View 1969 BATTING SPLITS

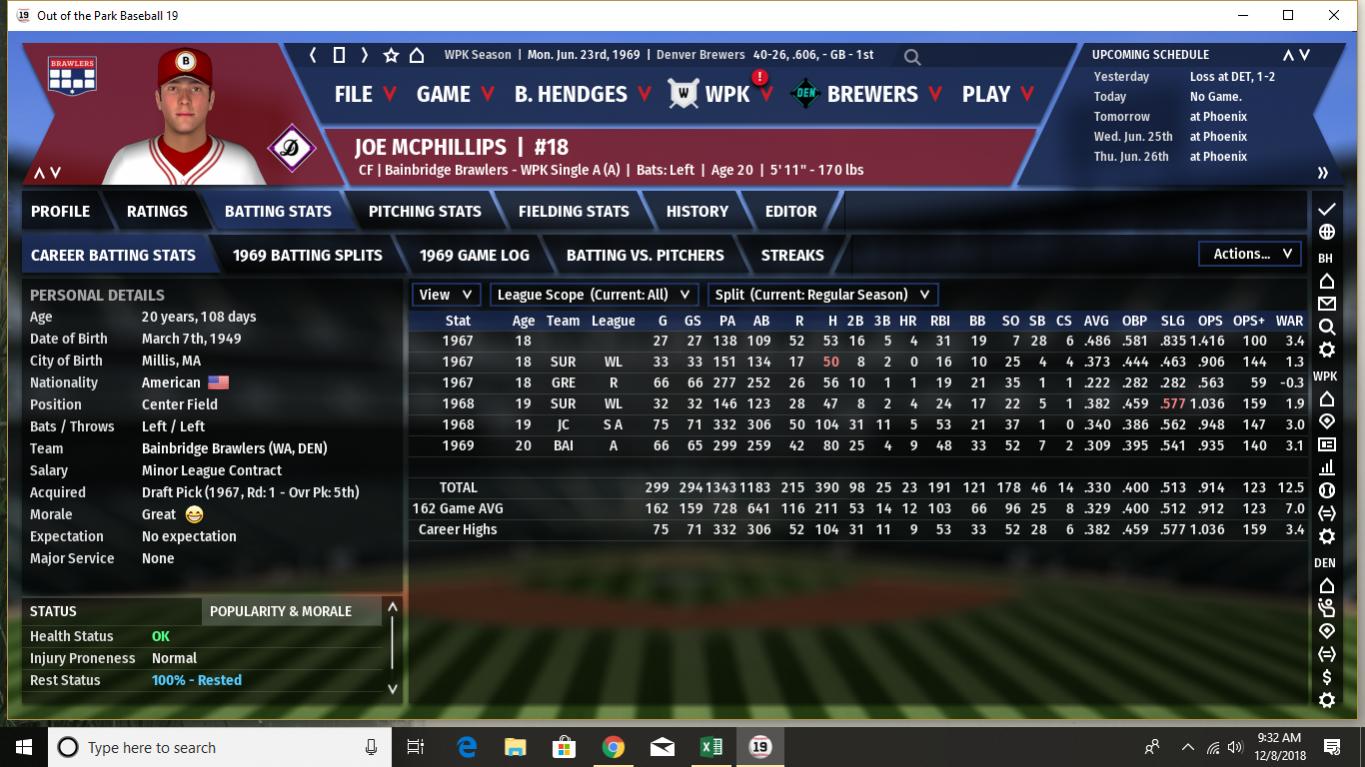coord(307,255)
